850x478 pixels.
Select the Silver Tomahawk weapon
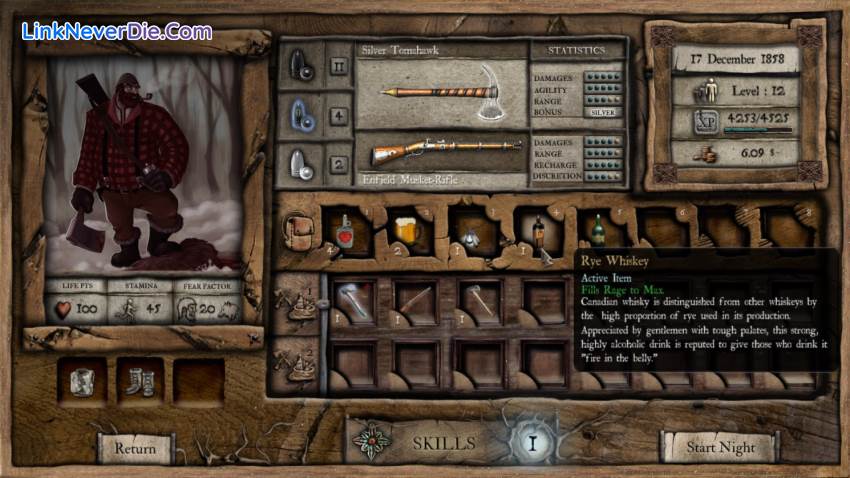(x=442, y=88)
